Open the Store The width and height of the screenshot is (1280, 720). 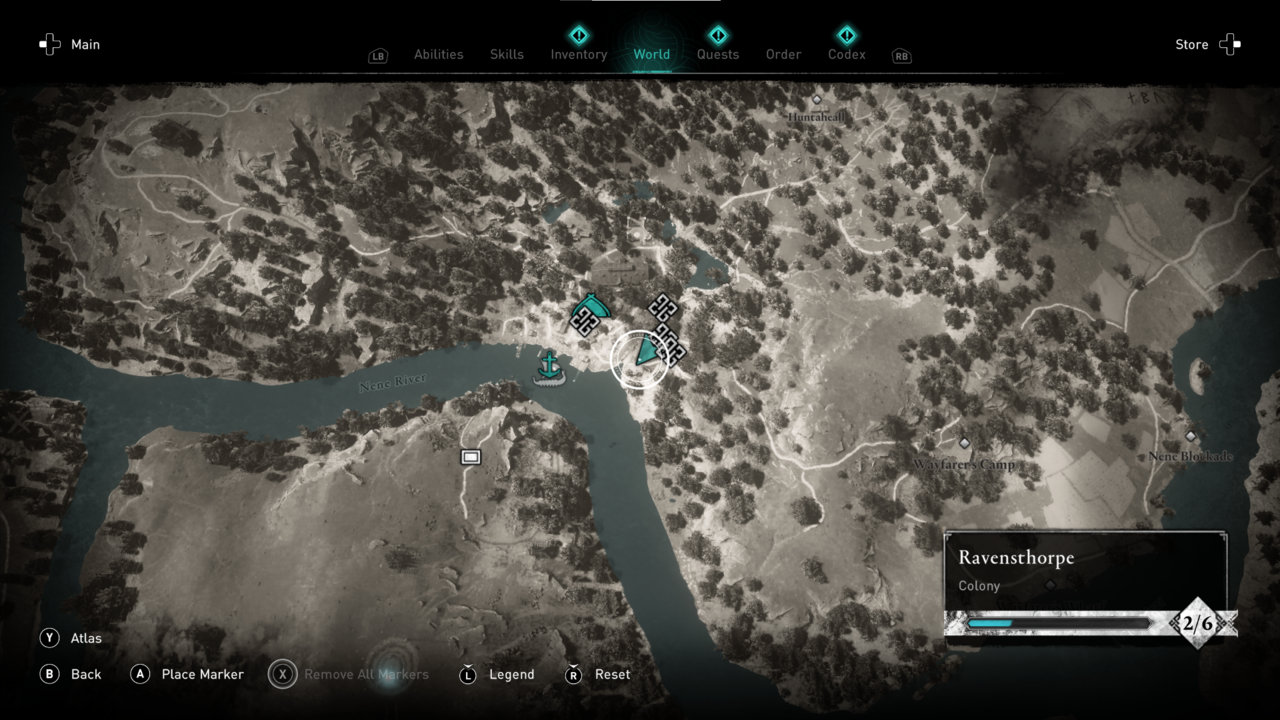click(1207, 44)
